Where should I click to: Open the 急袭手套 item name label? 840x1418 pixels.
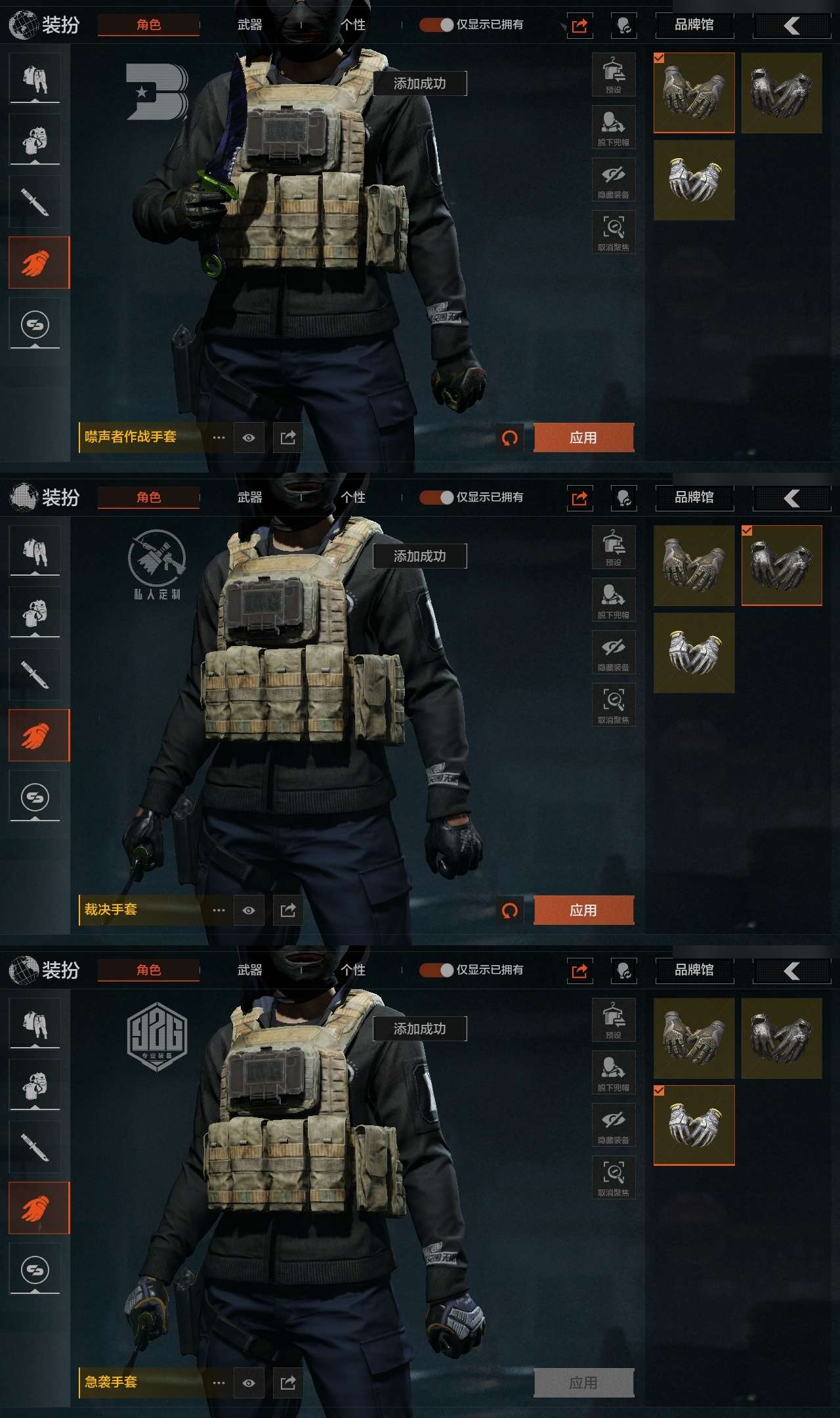pos(111,1383)
